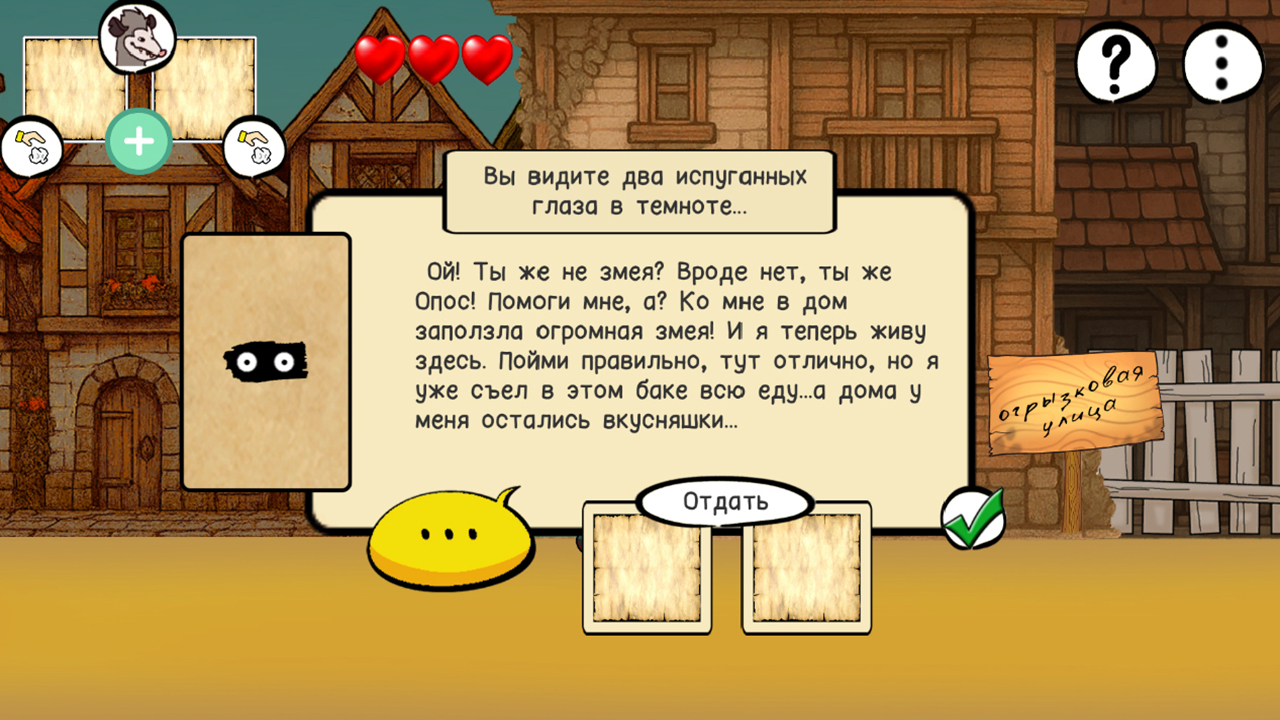Confirm dialog with the green checkmark
Viewport: 1280px width, 720px height.
975,517
